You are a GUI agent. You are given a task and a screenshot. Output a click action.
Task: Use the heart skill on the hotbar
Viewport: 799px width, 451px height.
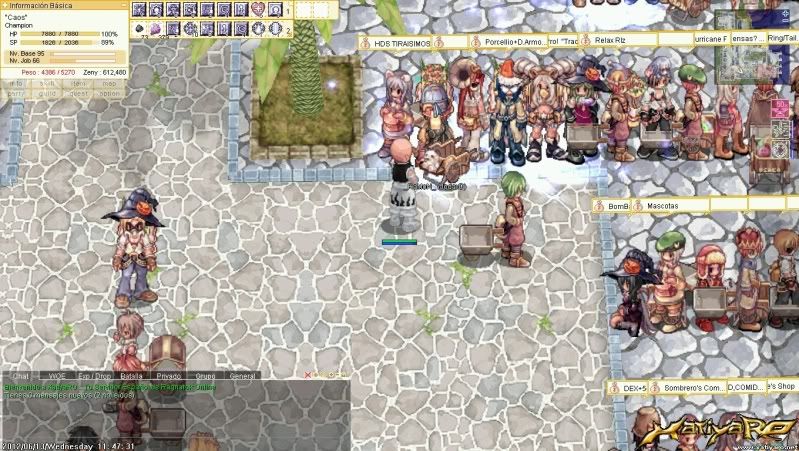click(x=257, y=10)
